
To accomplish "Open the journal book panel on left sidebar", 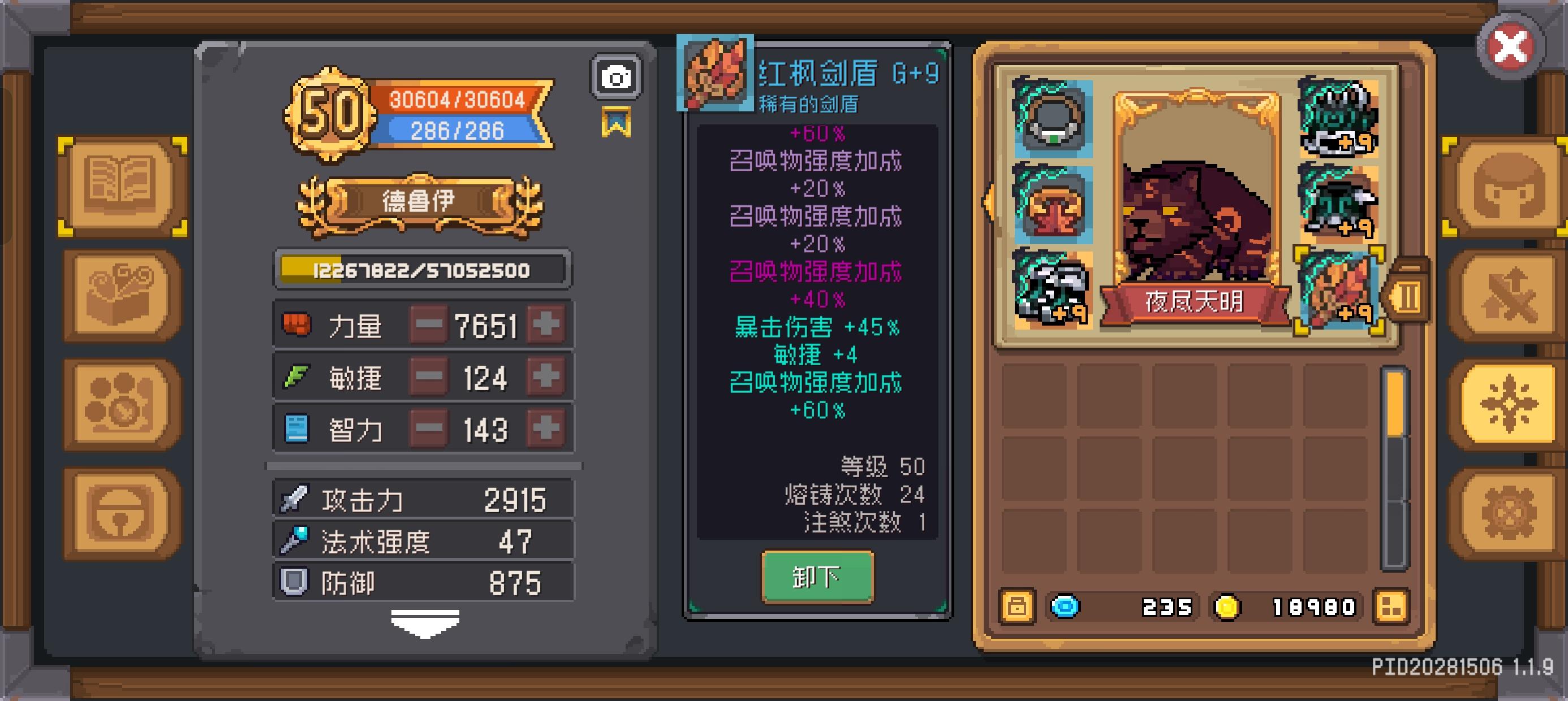I will [x=119, y=186].
